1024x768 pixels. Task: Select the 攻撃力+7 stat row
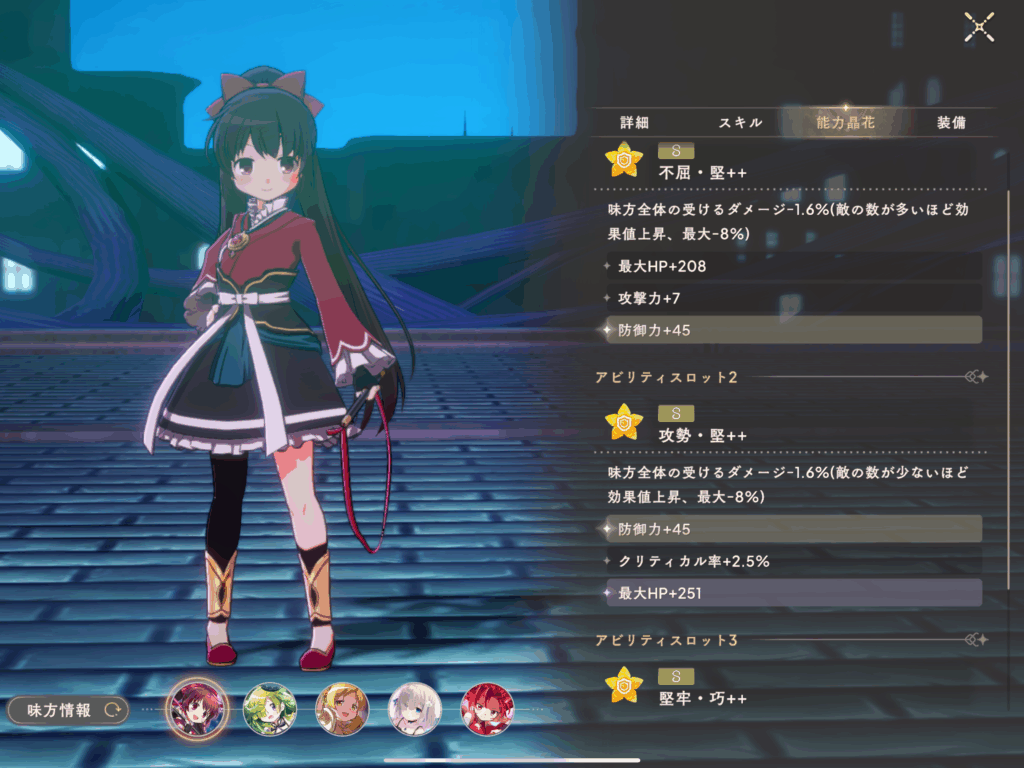pyautogui.click(x=793, y=298)
